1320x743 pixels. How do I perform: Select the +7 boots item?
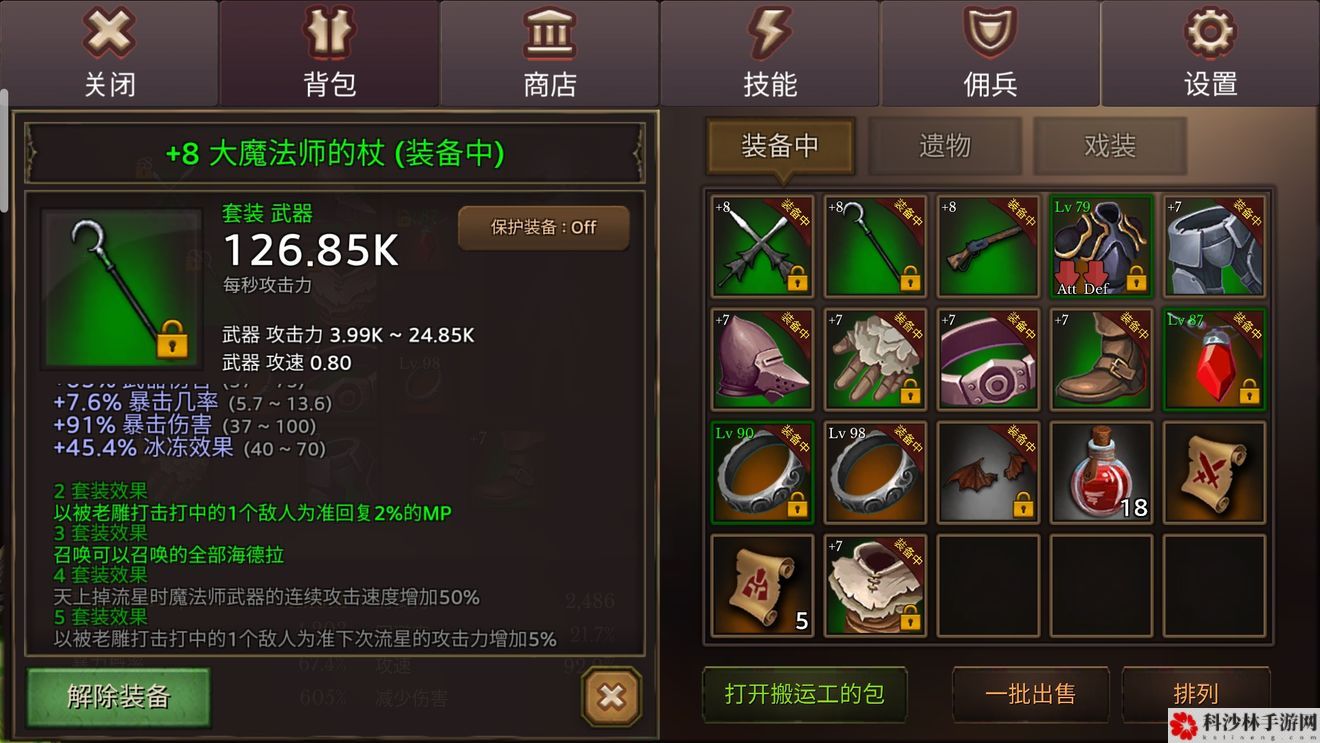pos(1101,360)
